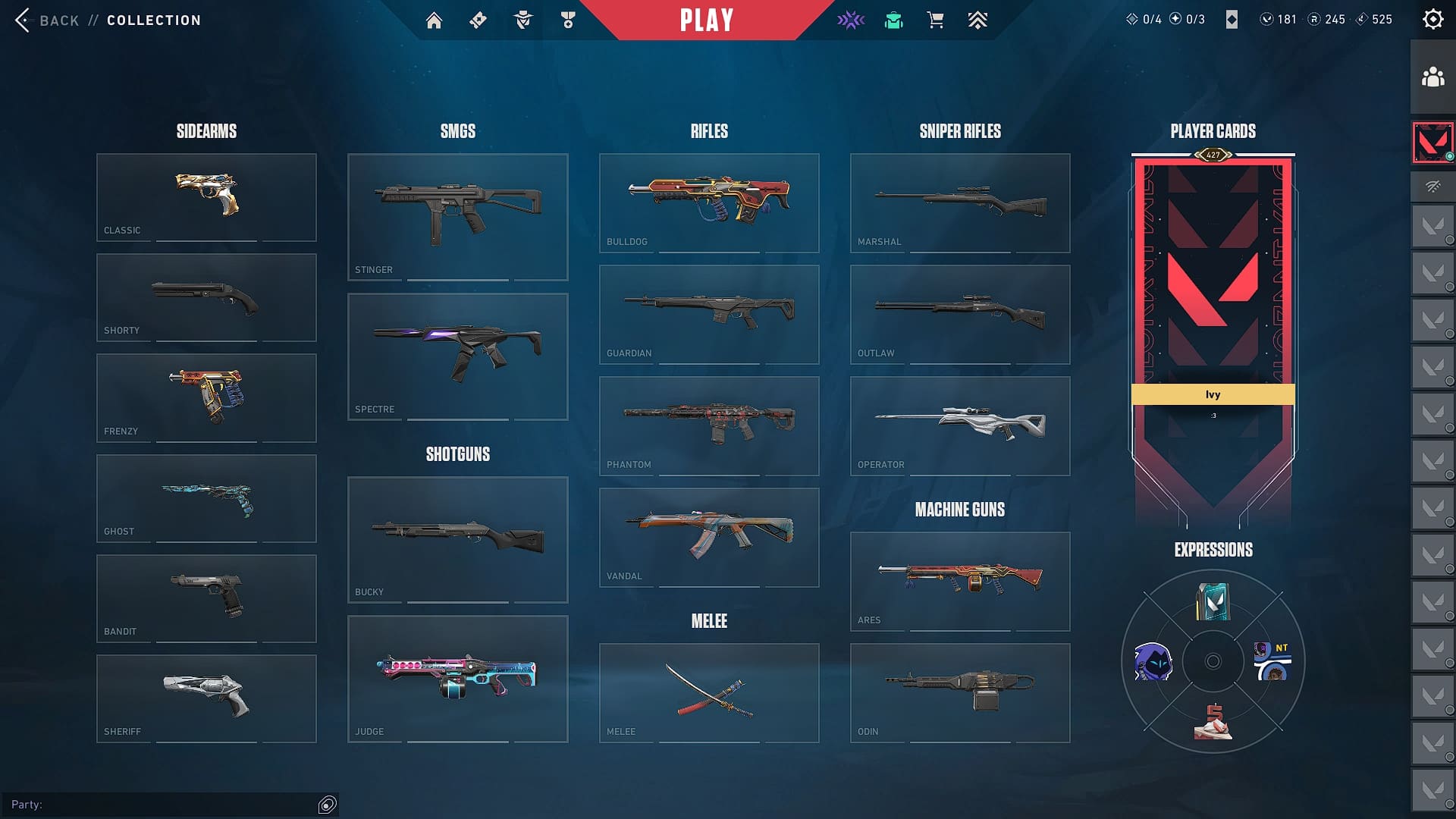Open the Melee katana slot
Screen dimensions: 1456x819
pyautogui.click(x=709, y=692)
